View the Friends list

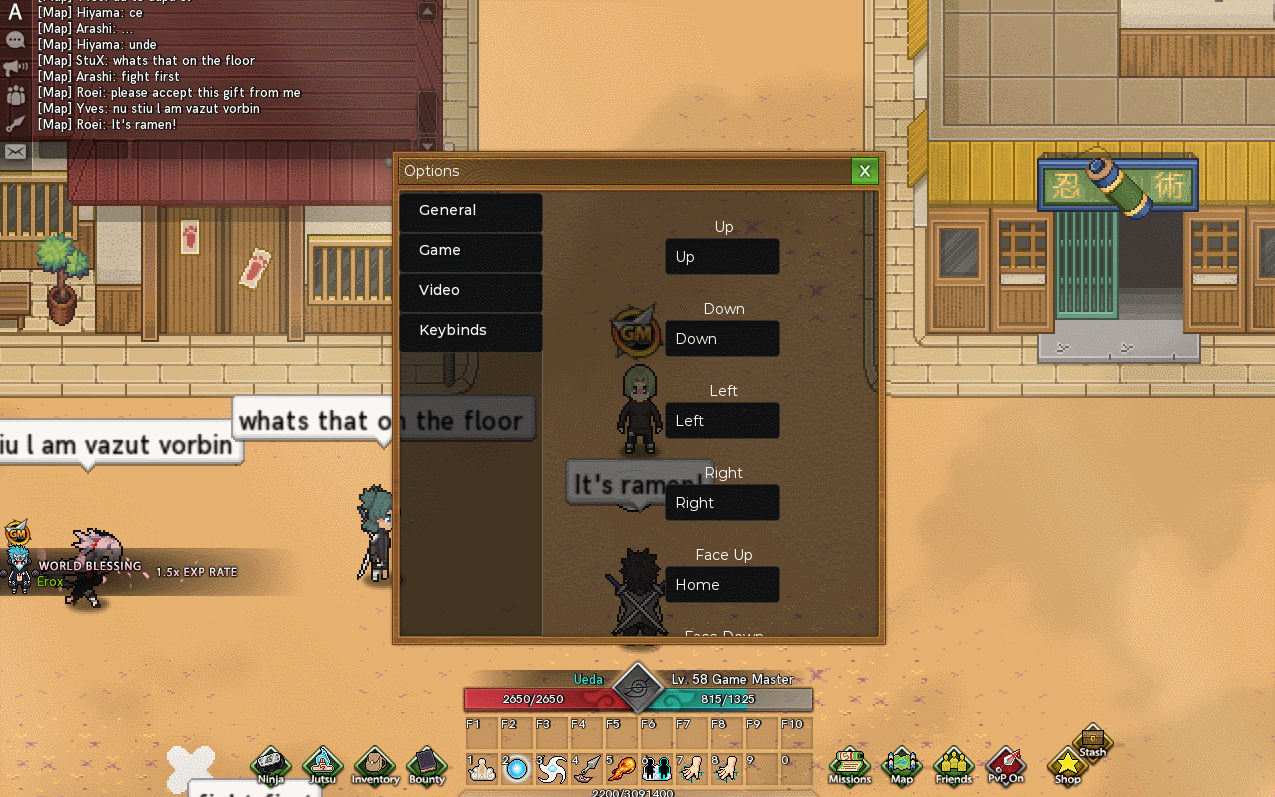(954, 765)
